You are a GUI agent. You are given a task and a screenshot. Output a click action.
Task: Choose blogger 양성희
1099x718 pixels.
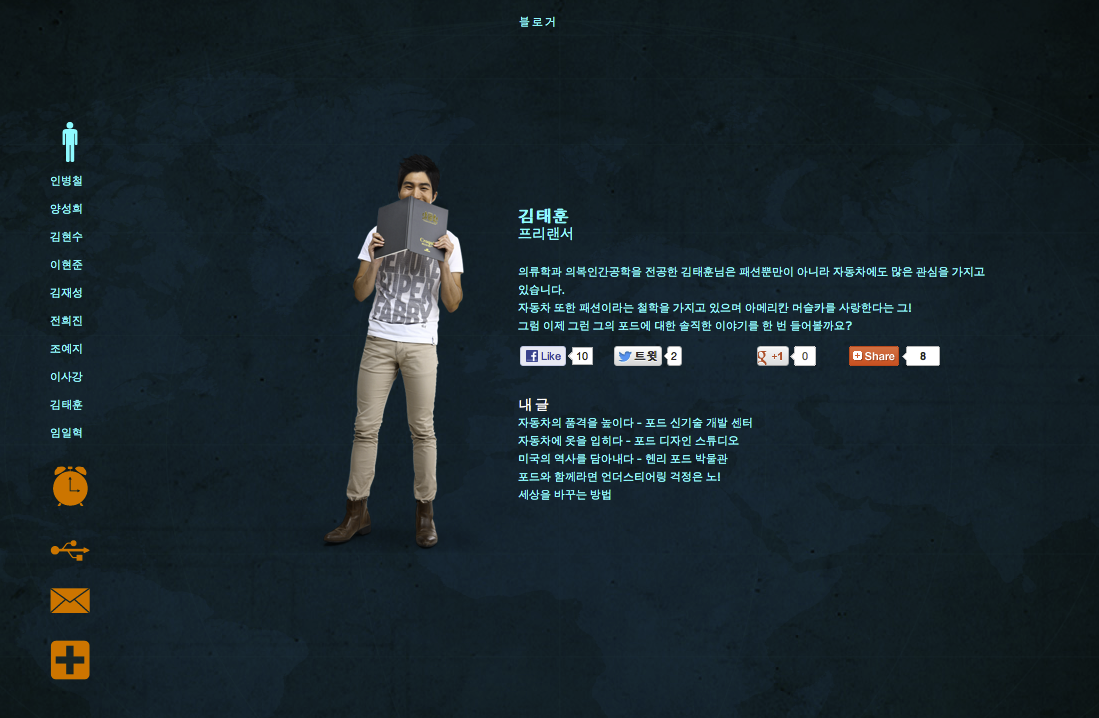coord(66,209)
